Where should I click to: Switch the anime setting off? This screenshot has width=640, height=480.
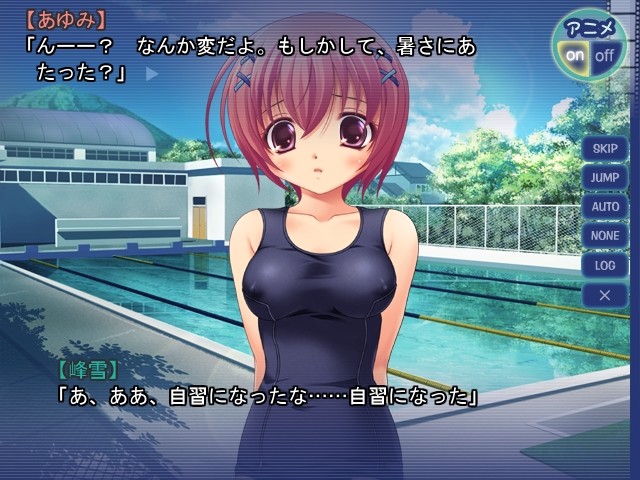click(604, 56)
